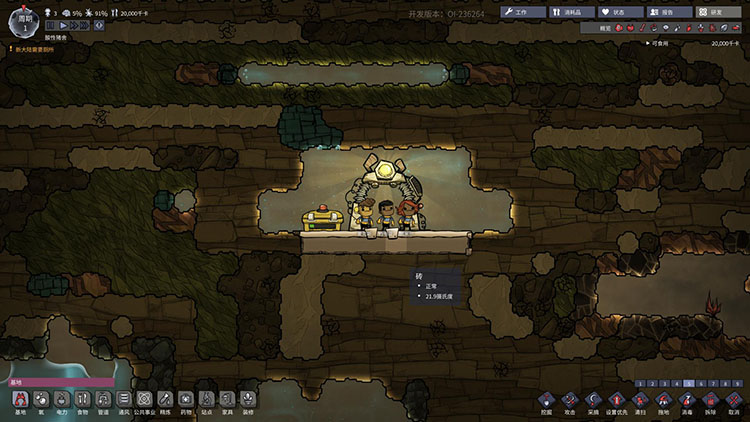Open the 管道 (Plumbing) build menu
750x422 pixels.
click(103, 401)
